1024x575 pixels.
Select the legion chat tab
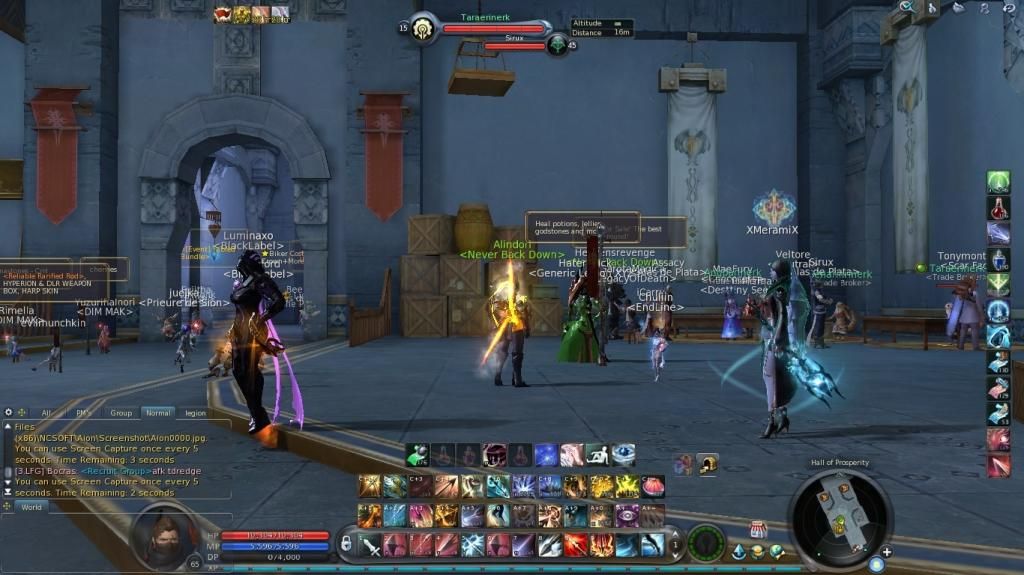195,412
